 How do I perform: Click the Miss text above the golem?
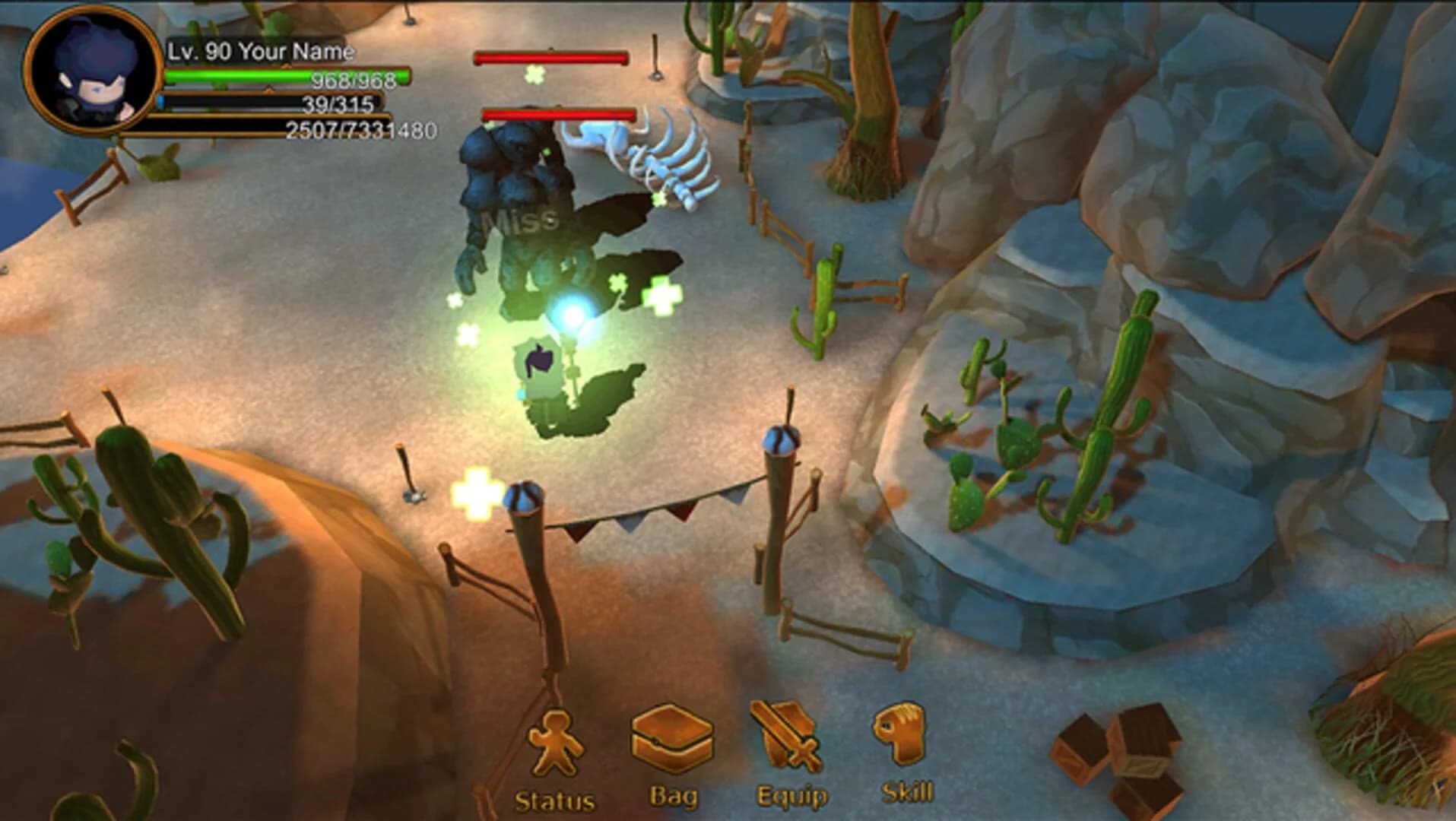coord(521,220)
